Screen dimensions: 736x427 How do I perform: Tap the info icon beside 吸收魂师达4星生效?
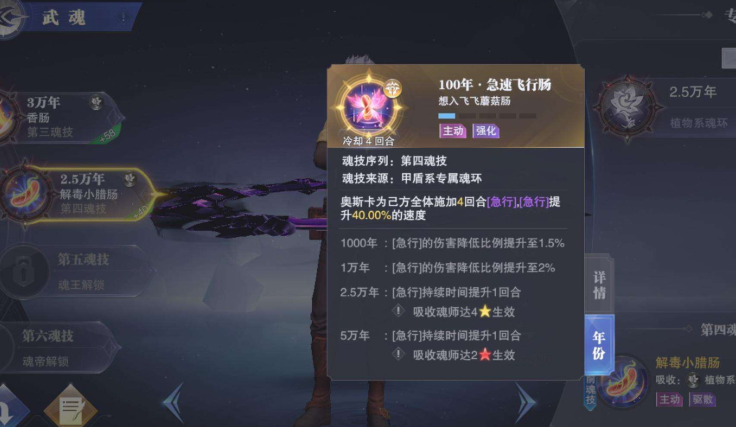[397, 310]
